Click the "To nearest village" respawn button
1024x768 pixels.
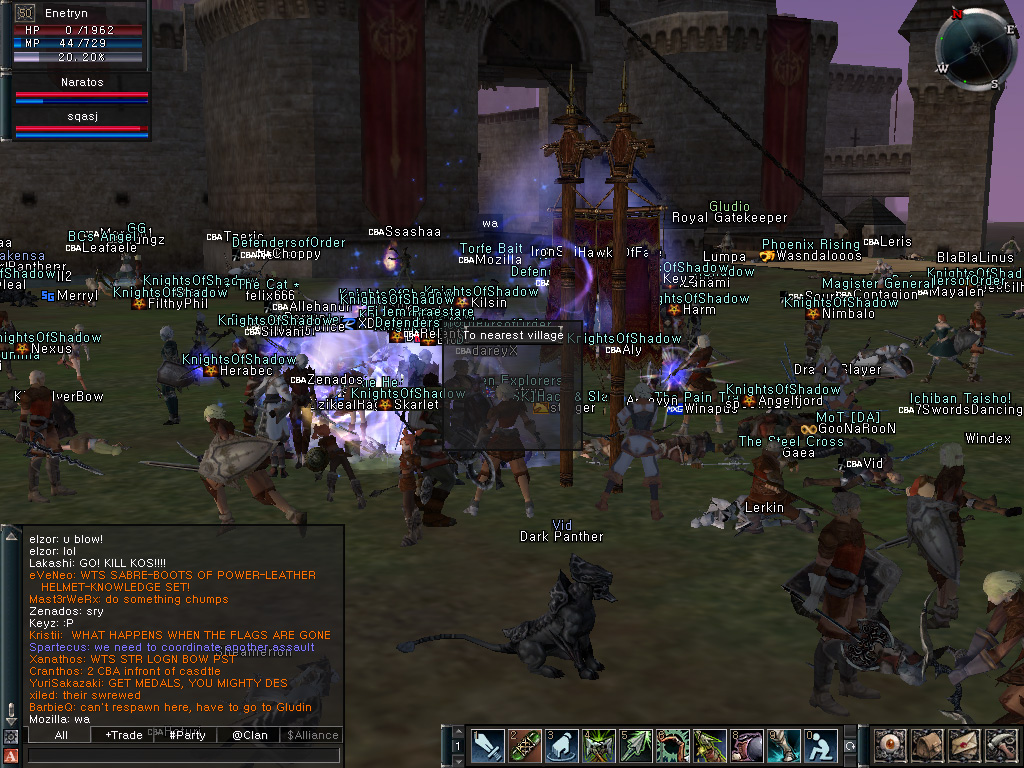[x=512, y=335]
